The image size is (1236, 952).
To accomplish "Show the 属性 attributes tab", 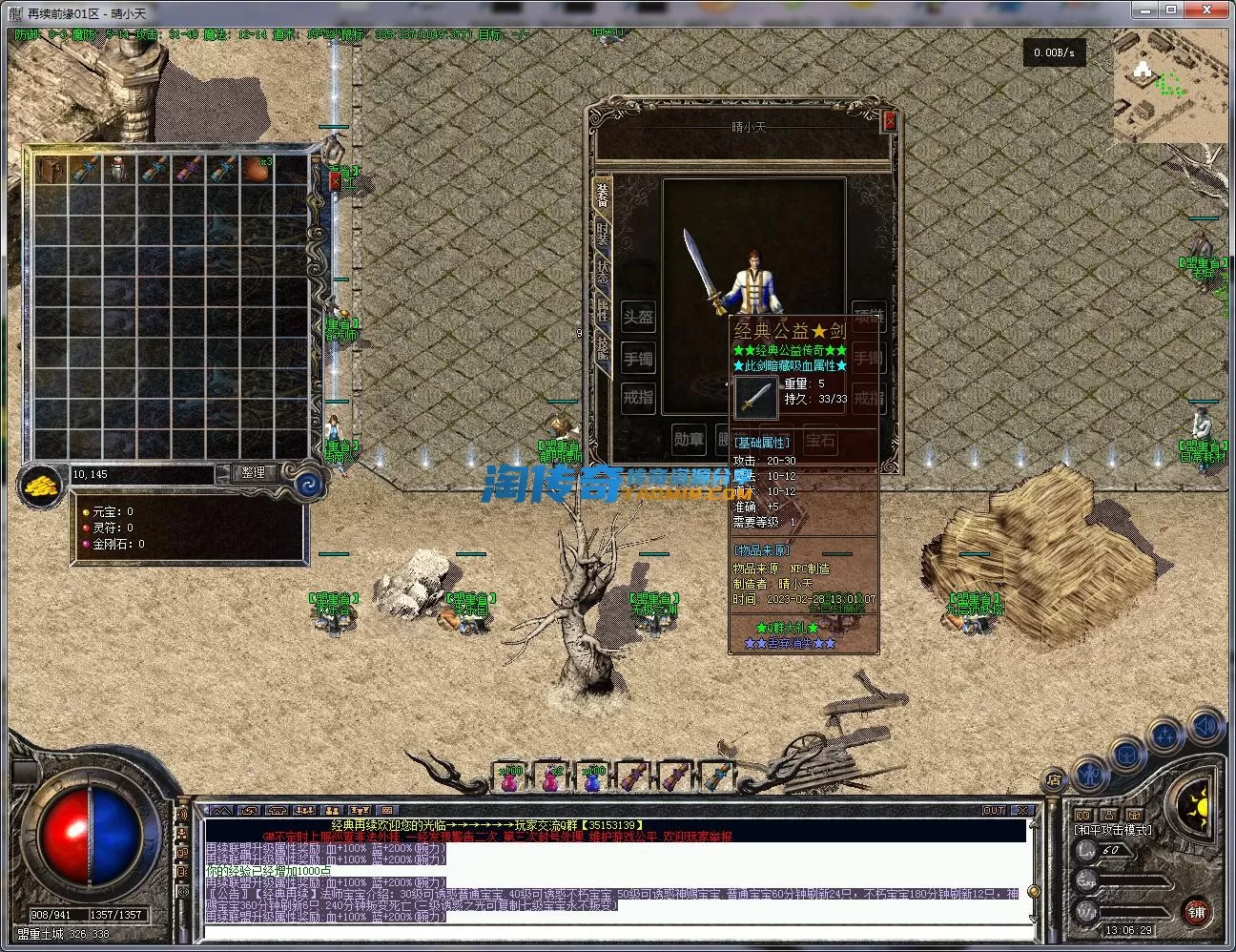I will click(x=603, y=310).
